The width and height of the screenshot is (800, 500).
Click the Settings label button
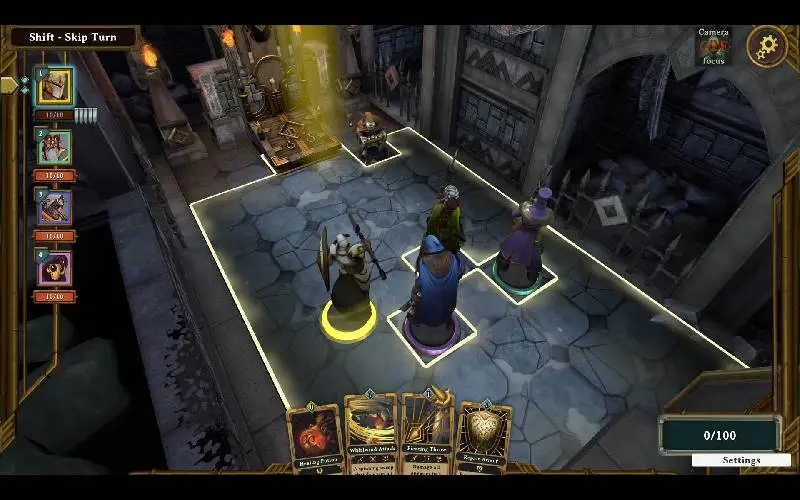tap(741, 460)
